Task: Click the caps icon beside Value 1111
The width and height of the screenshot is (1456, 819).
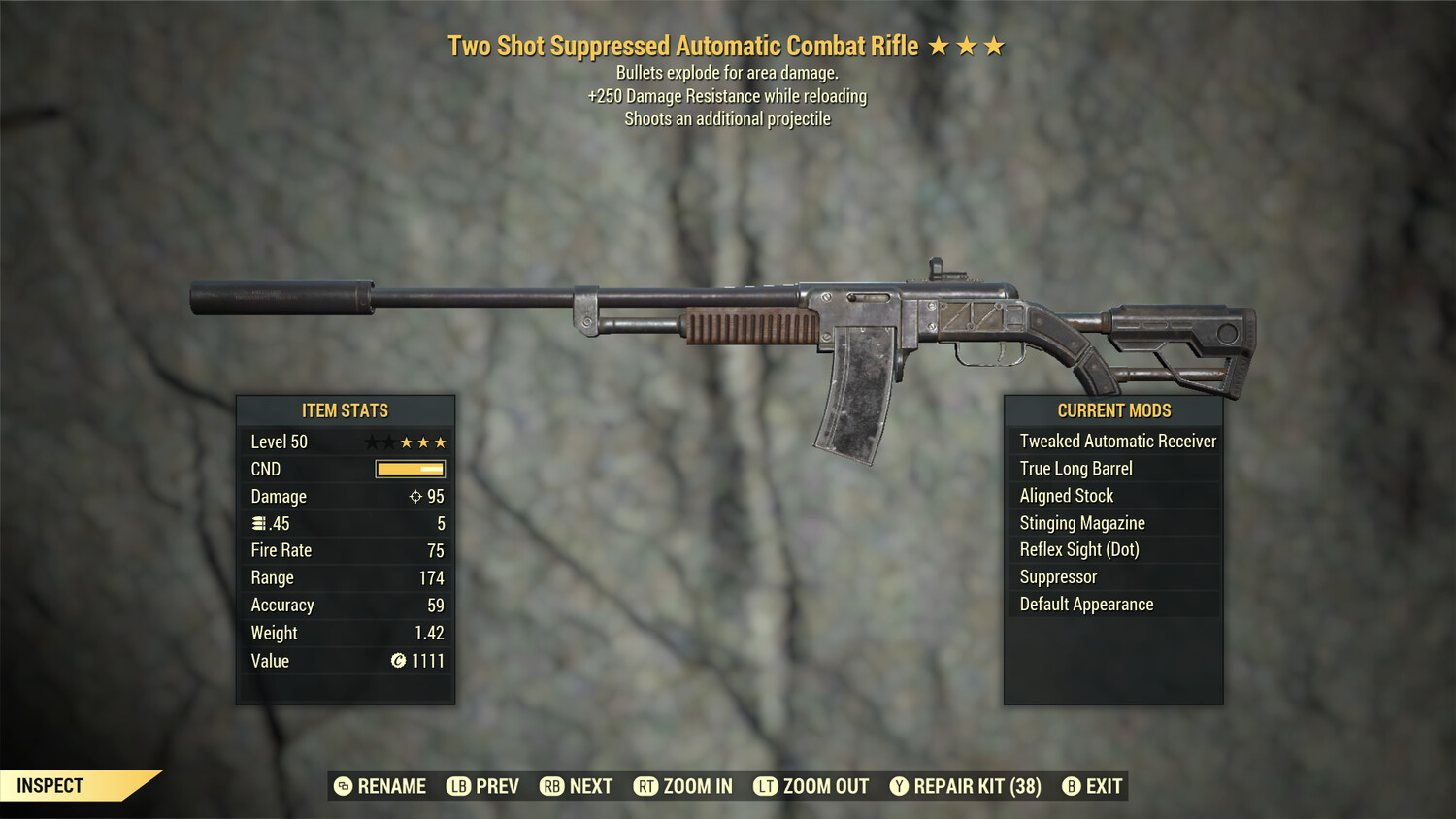Action: 400,661
